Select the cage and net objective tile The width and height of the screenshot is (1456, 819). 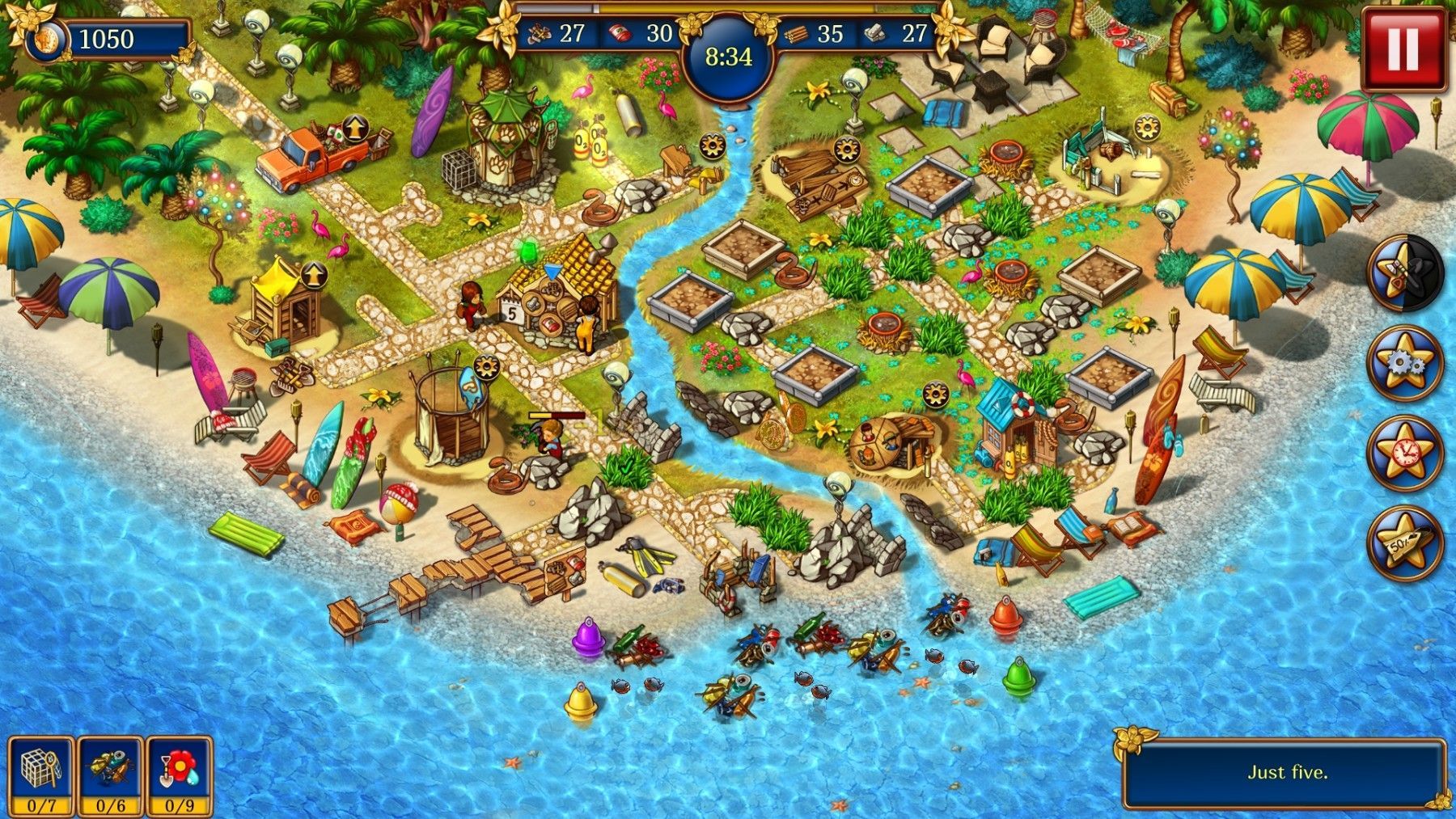tap(41, 775)
